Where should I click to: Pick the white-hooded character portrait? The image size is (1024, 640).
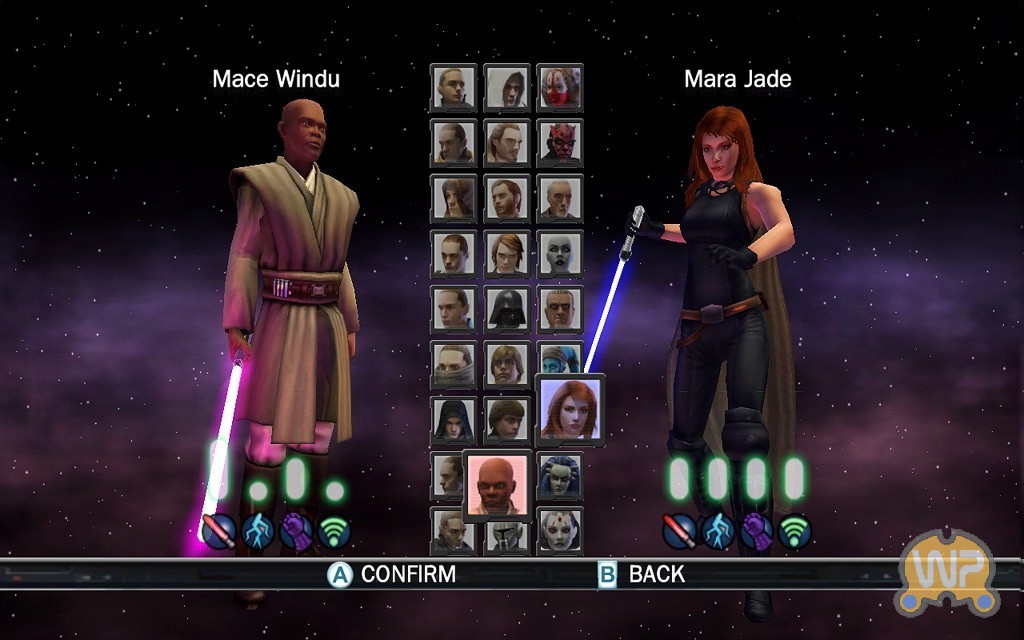(x=507, y=88)
